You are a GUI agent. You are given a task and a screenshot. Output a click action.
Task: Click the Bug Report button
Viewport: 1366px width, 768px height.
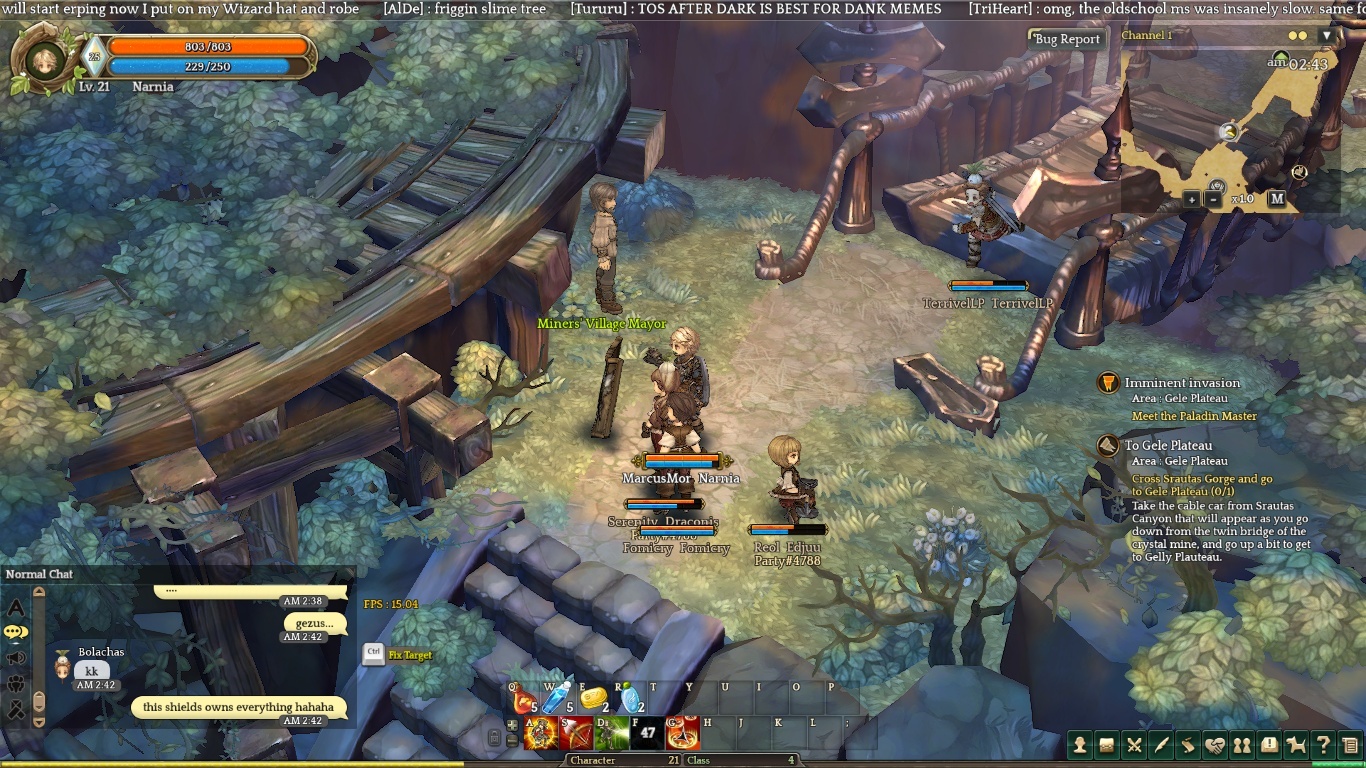[1067, 39]
